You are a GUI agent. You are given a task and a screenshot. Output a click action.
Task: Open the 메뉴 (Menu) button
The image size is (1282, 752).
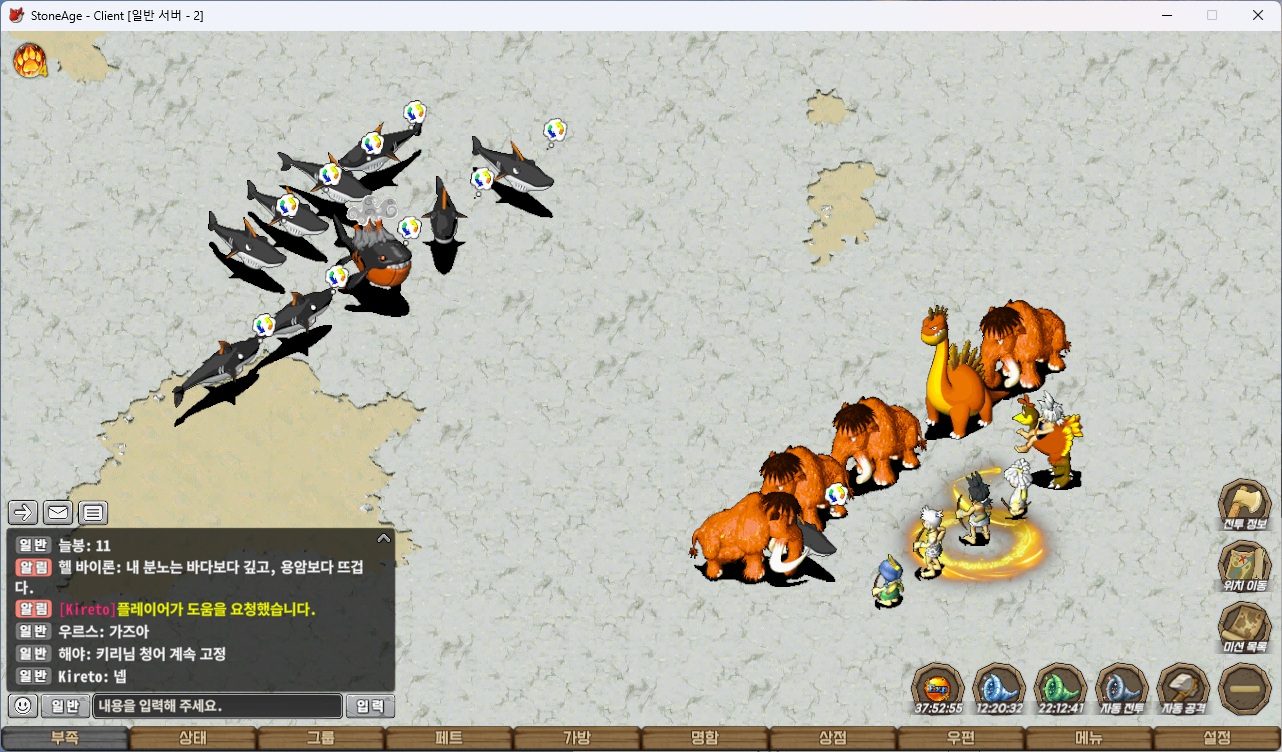(1089, 739)
